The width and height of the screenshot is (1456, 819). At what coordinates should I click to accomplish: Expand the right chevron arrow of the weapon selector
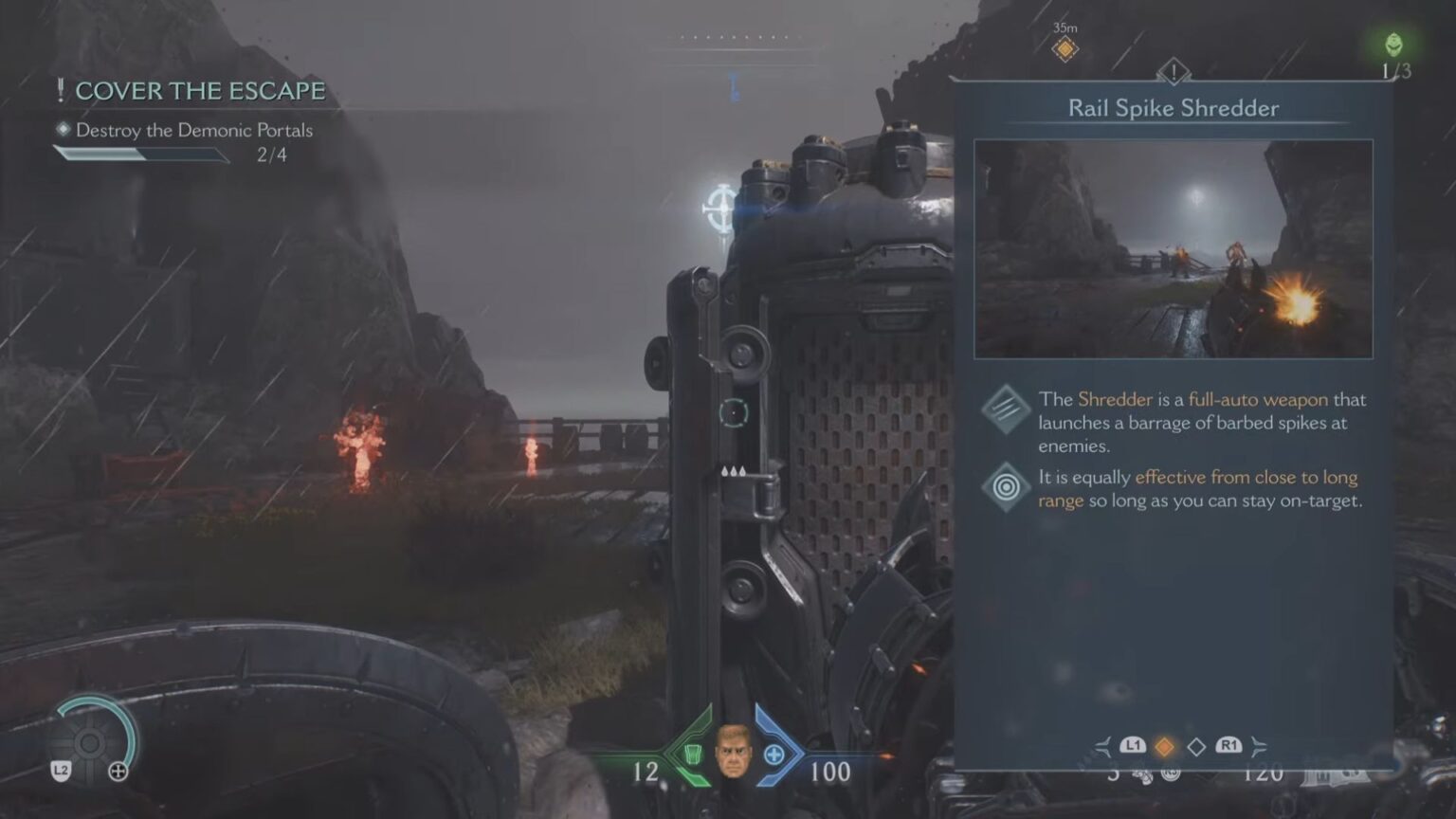[1260, 746]
